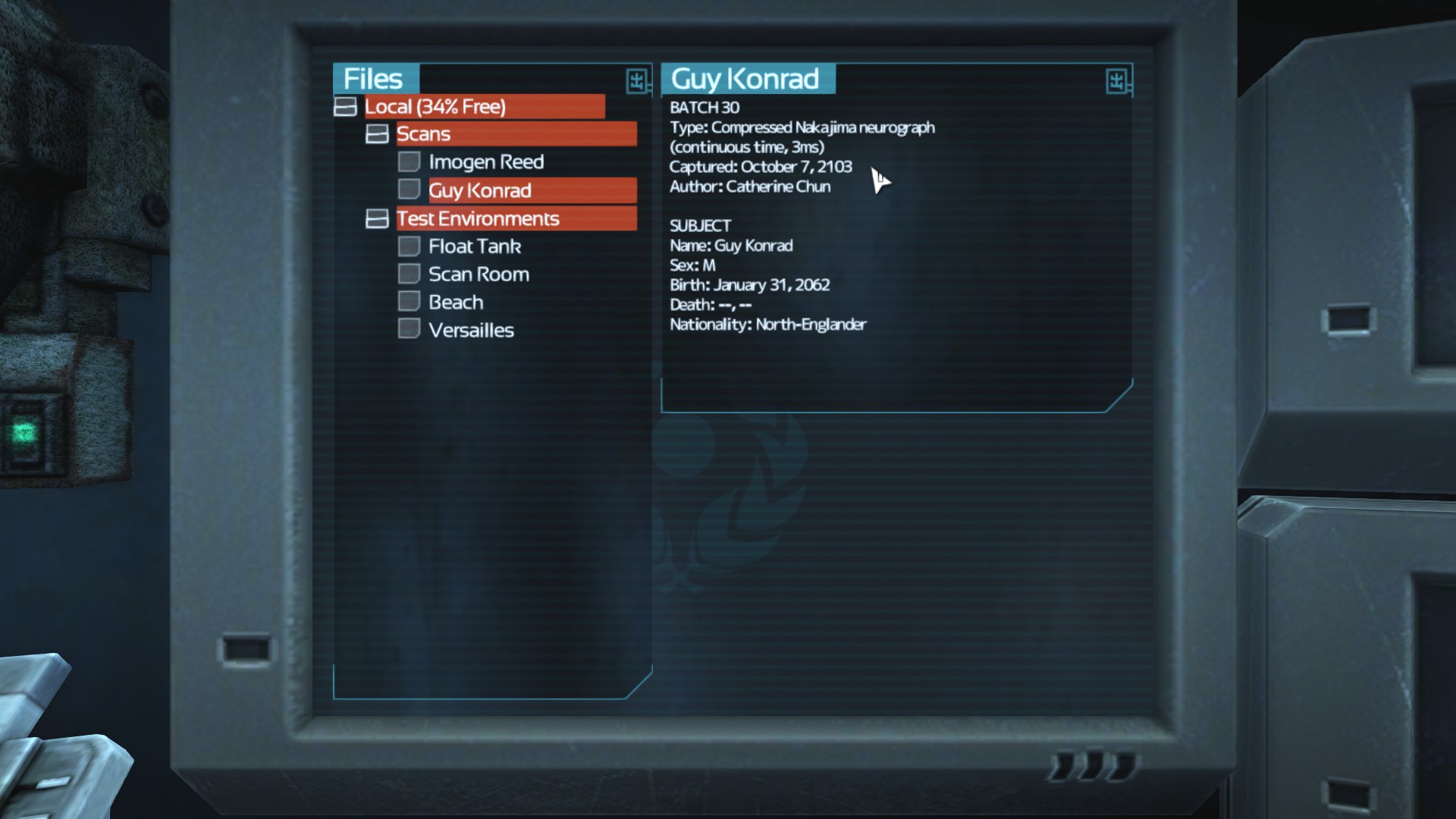This screenshot has height=819, width=1456.
Task: Collapse the Local (34% Free) drive
Action: [x=345, y=107]
